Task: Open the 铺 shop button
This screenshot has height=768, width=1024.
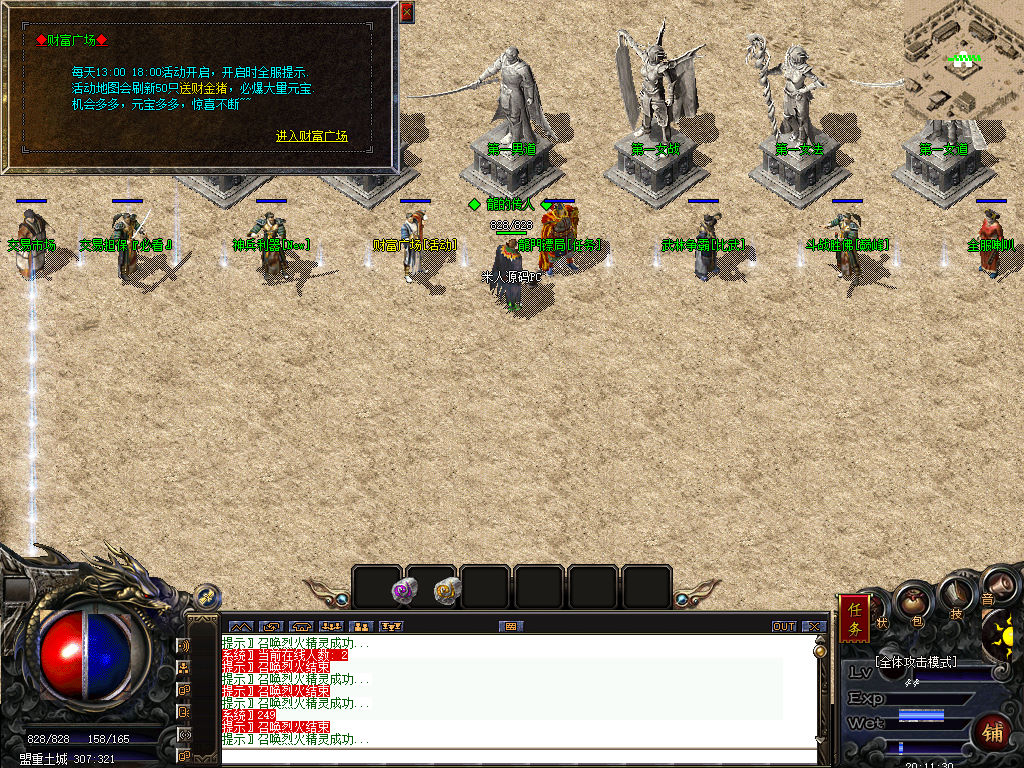Action: point(992,732)
